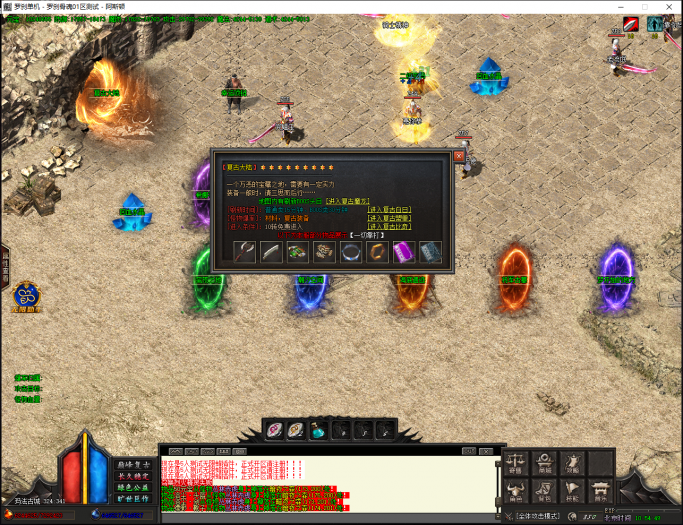Close the 复古大陆 dialog window
The image size is (683, 525).
[459, 156]
